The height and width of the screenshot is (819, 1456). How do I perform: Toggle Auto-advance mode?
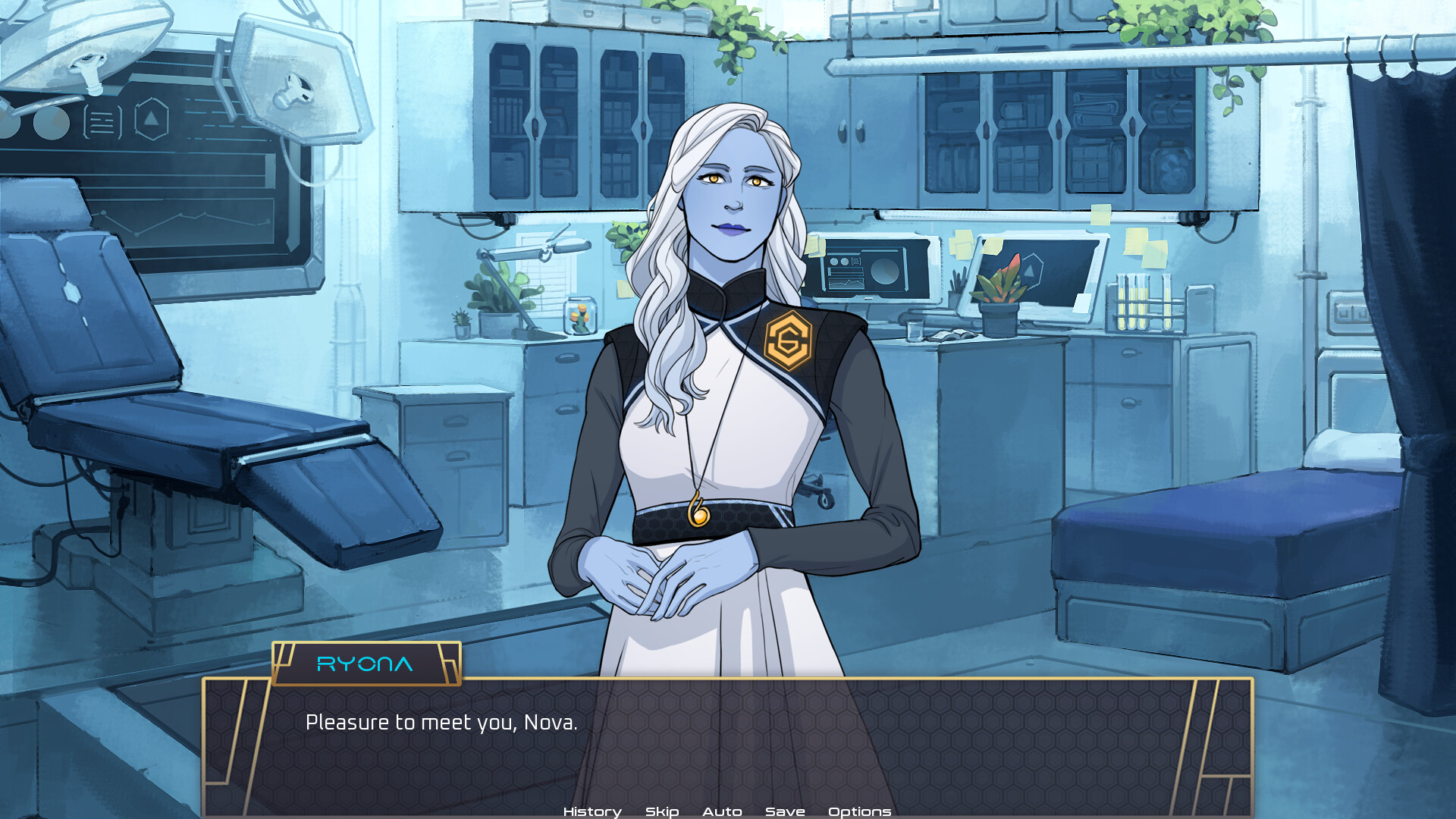point(722,811)
